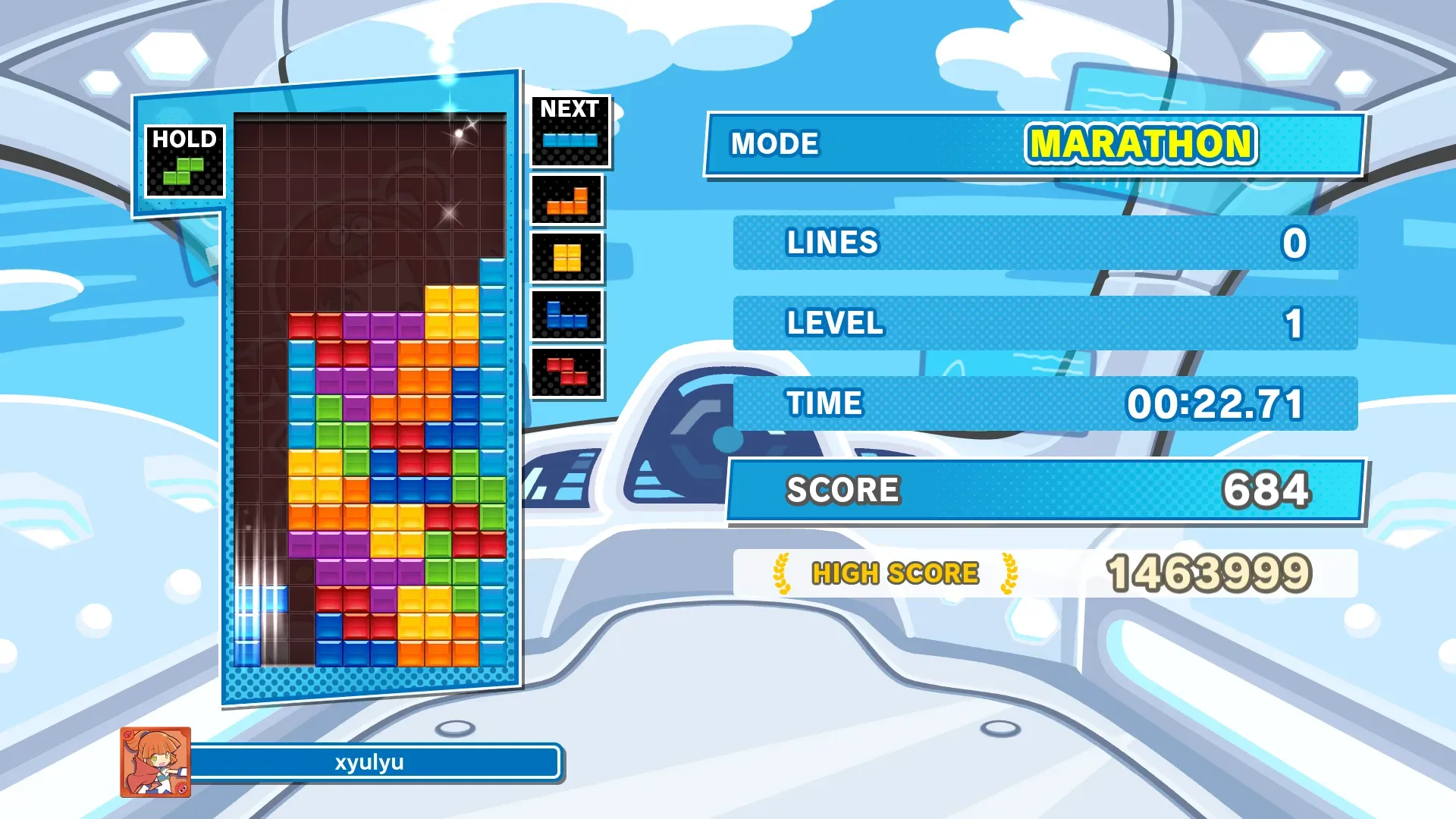Select the yellow square piece in the queue
The image size is (1456, 819).
click(567, 258)
